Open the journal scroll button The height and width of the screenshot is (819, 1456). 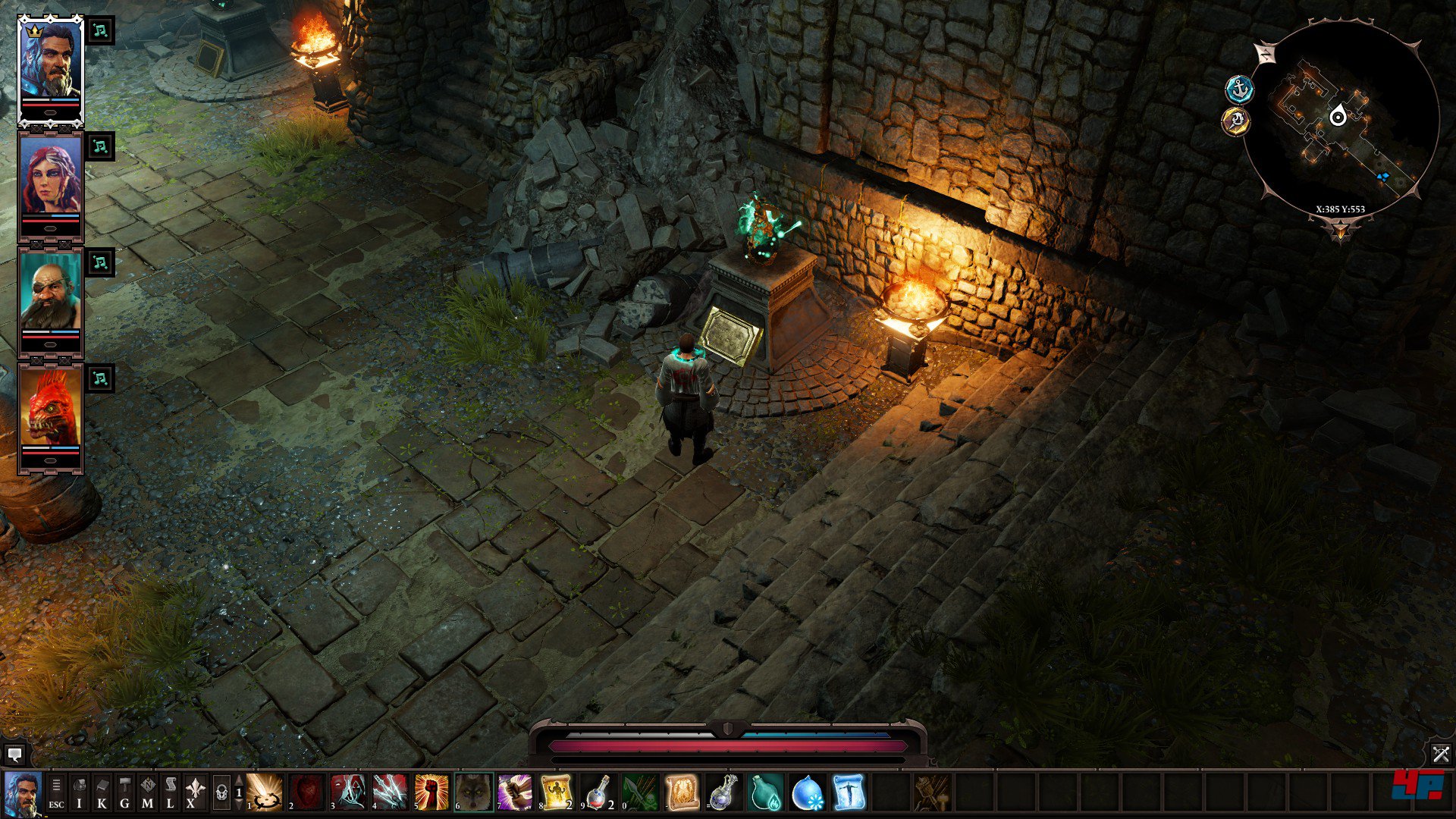[x=170, y=792]
